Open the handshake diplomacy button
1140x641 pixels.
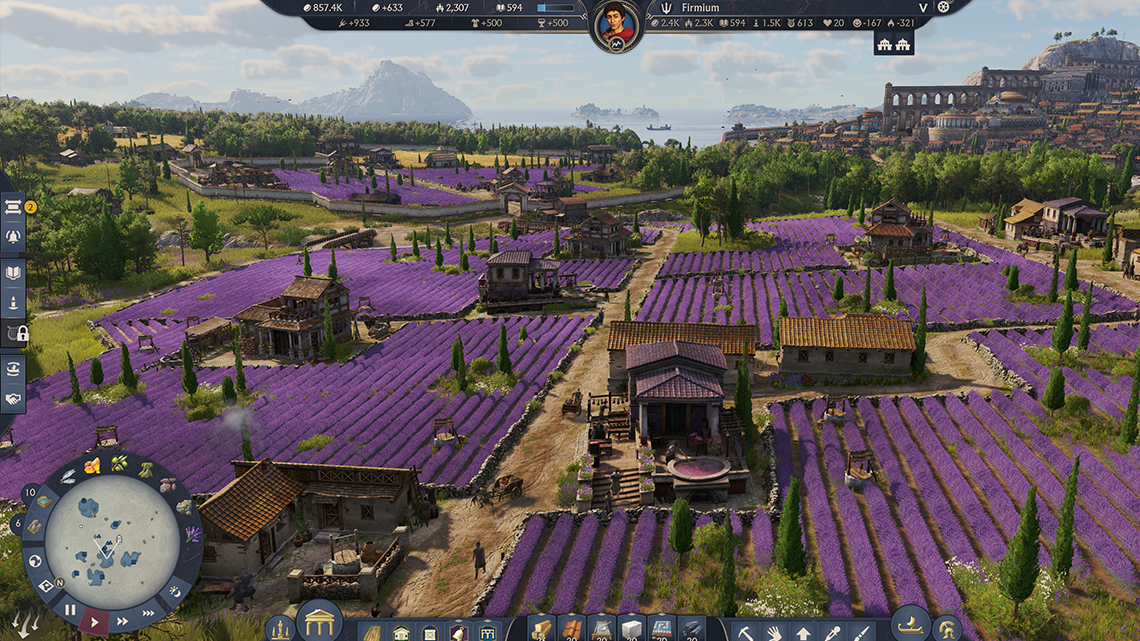[x=14, y=398]
